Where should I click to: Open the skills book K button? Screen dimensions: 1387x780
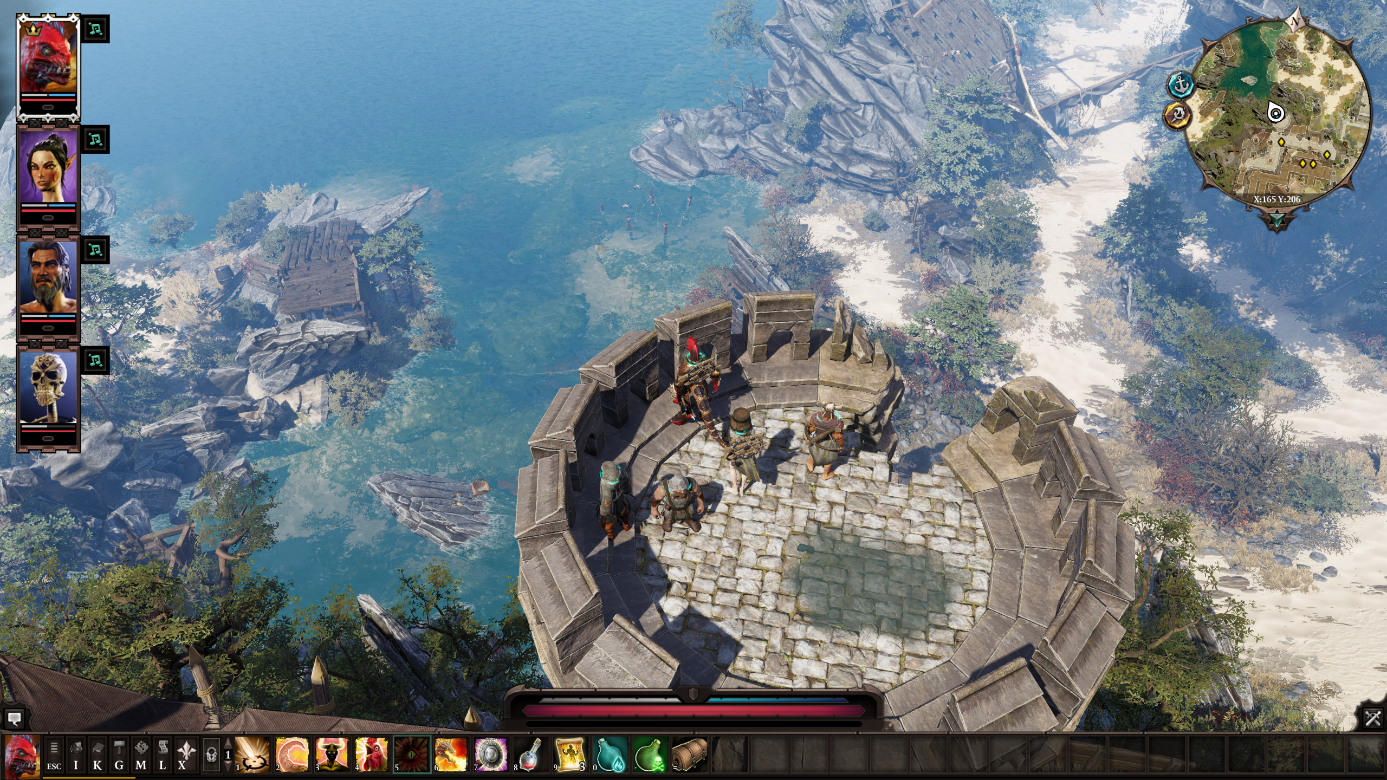pyautogui.click(x=98, y=753)
